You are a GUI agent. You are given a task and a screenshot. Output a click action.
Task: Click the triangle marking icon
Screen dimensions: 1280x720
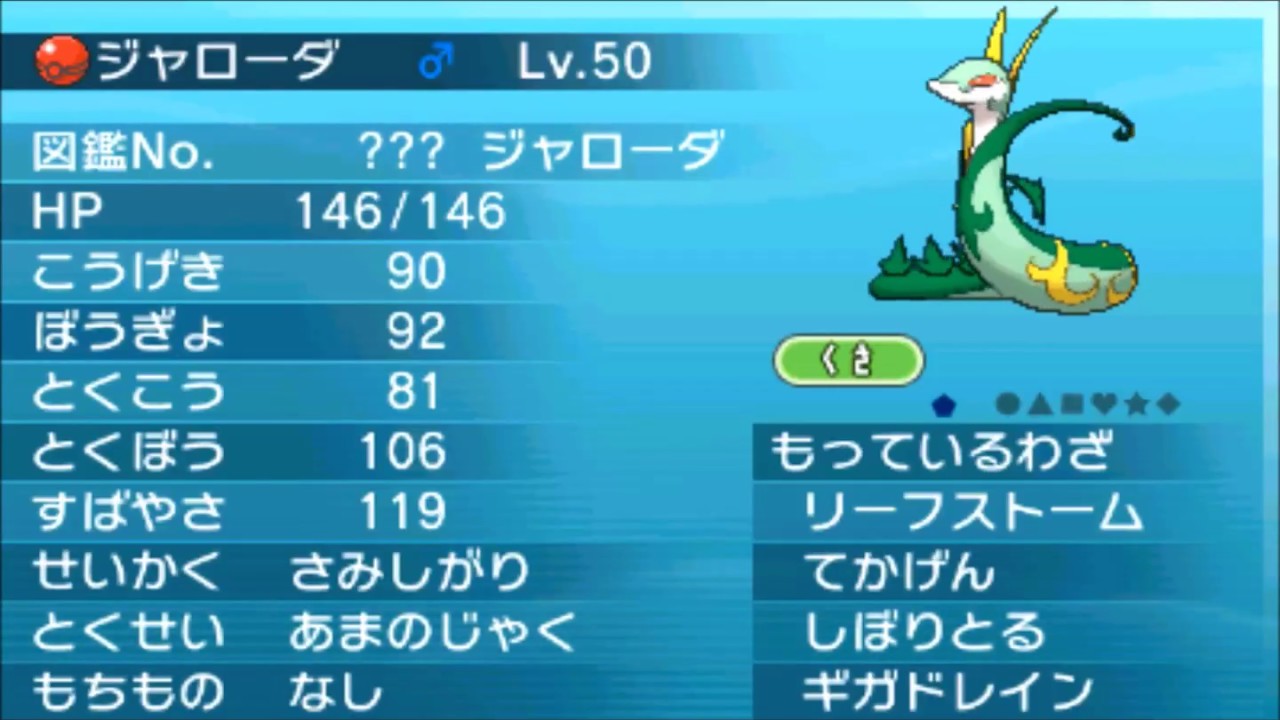click(1038, 404)
